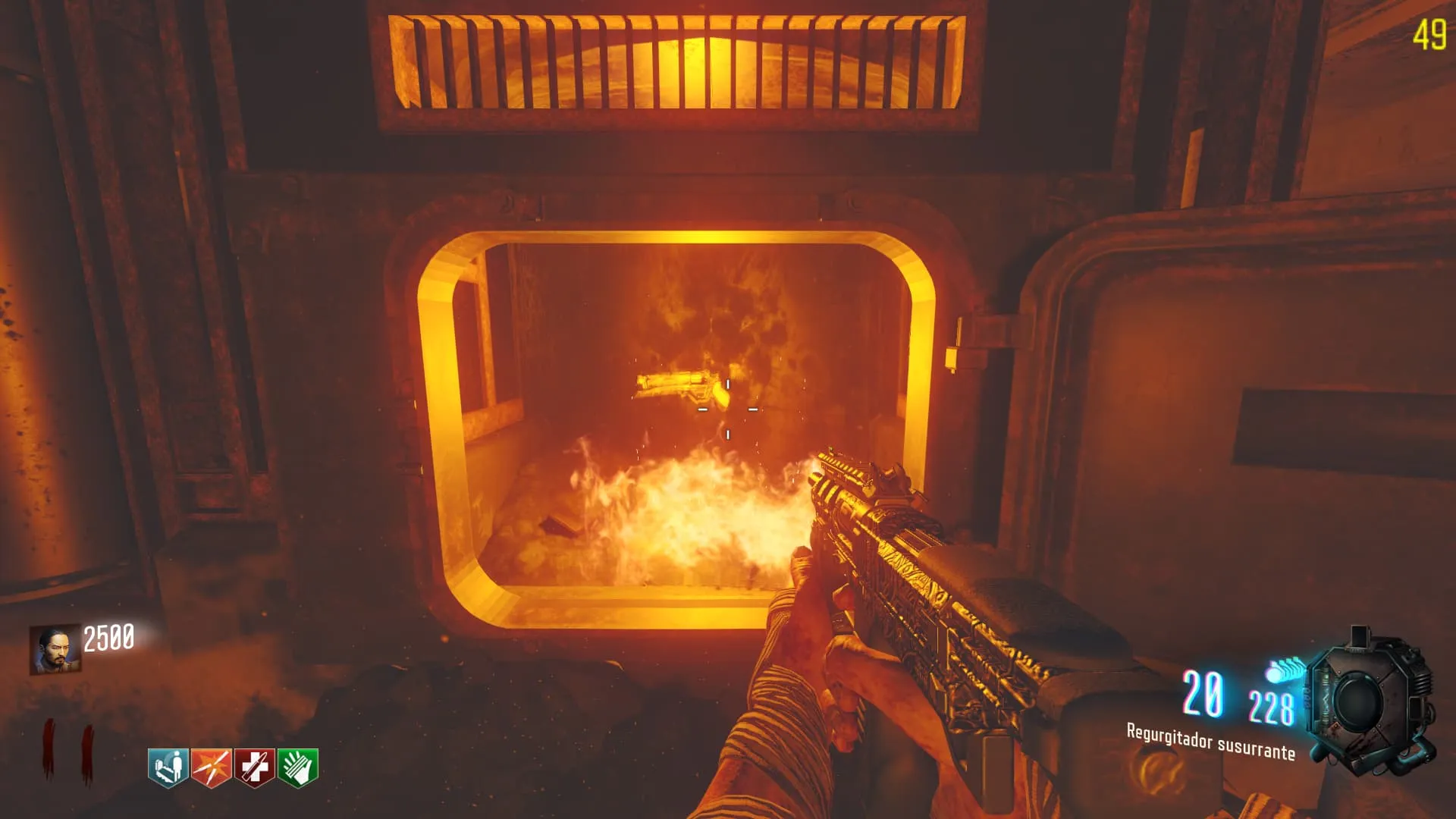Image resolution: width=1456 pixels, height=819 pixels.
Task: Select the green Speed Cola hand icon
Action: (x=298, y=767)
